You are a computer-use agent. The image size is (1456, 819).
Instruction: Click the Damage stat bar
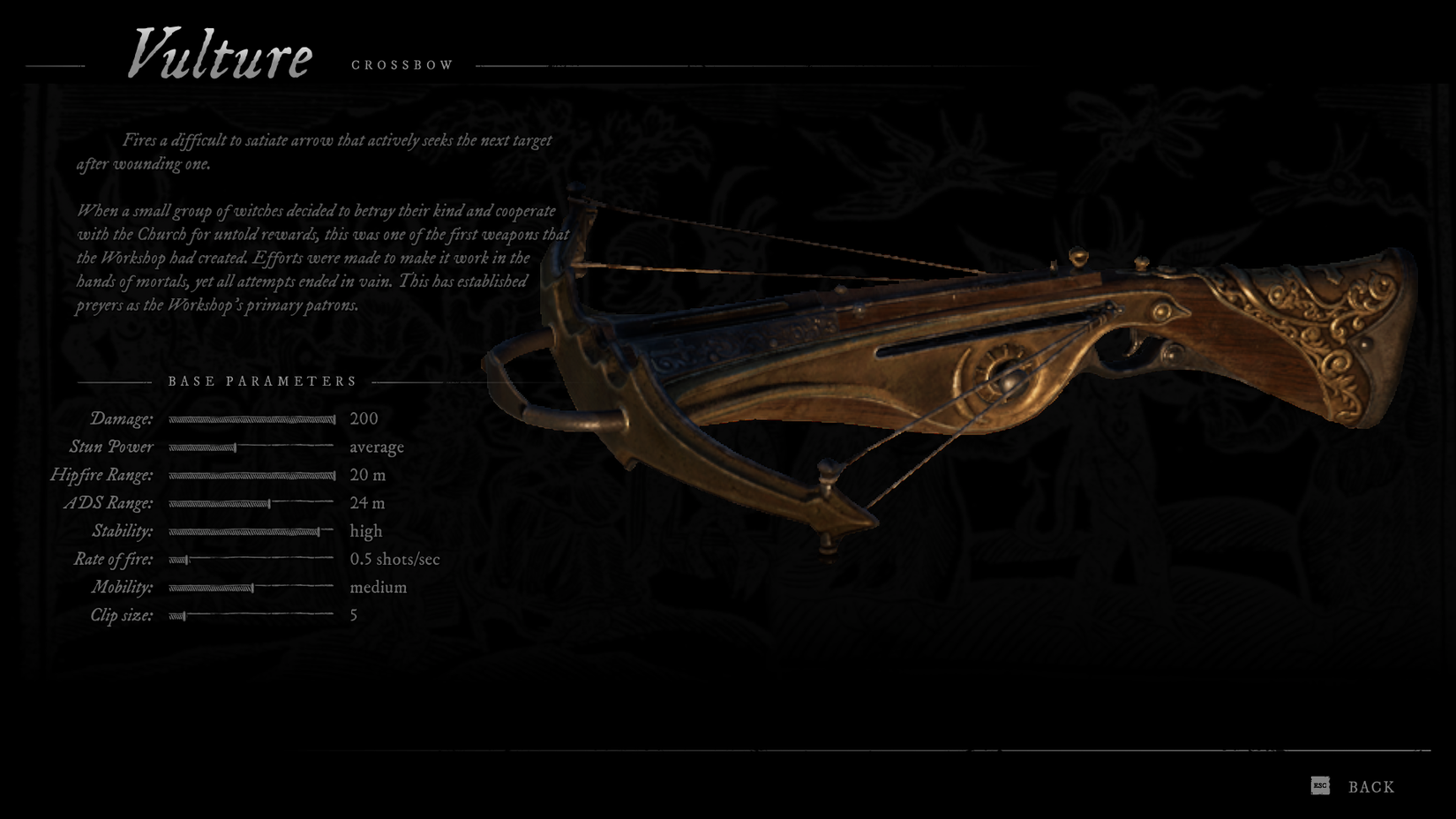pos(251,419)
